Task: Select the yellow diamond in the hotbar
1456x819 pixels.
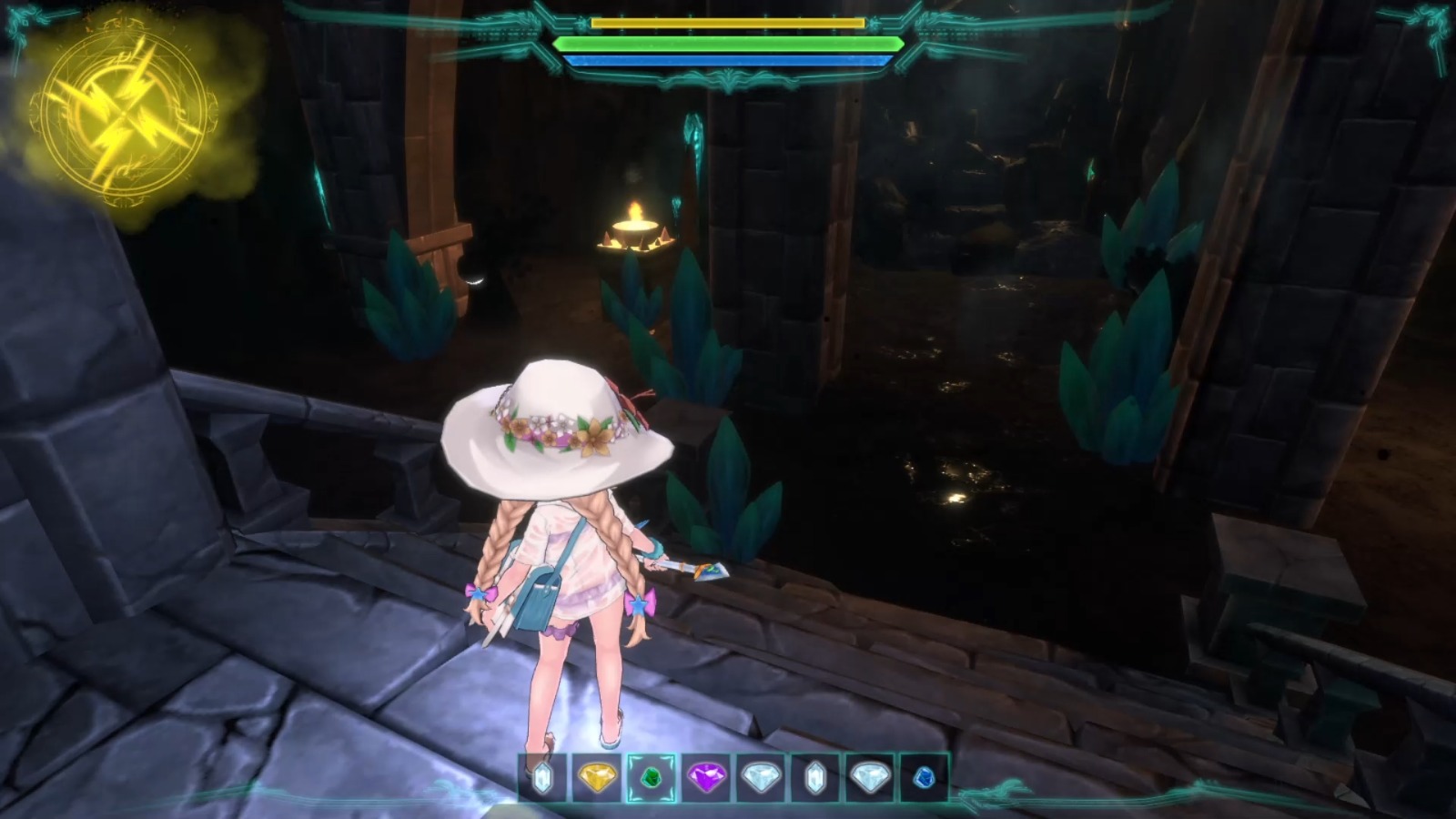Action: point(597,778)
